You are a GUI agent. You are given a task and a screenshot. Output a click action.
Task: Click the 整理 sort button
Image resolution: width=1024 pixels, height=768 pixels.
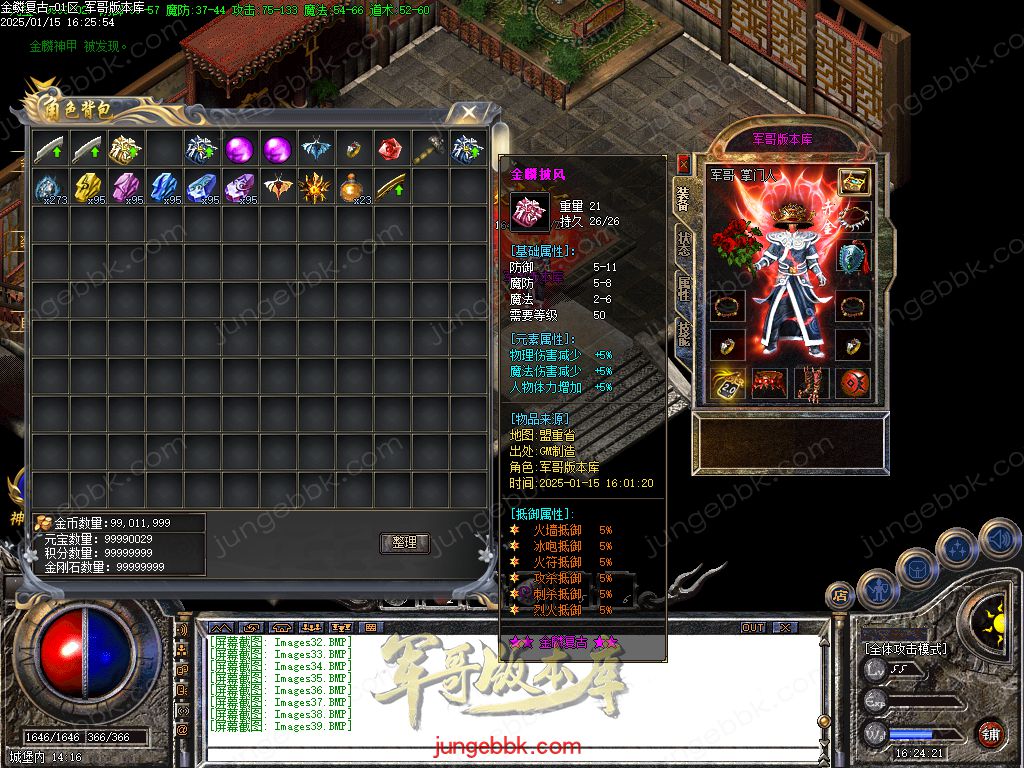[404, 543]
